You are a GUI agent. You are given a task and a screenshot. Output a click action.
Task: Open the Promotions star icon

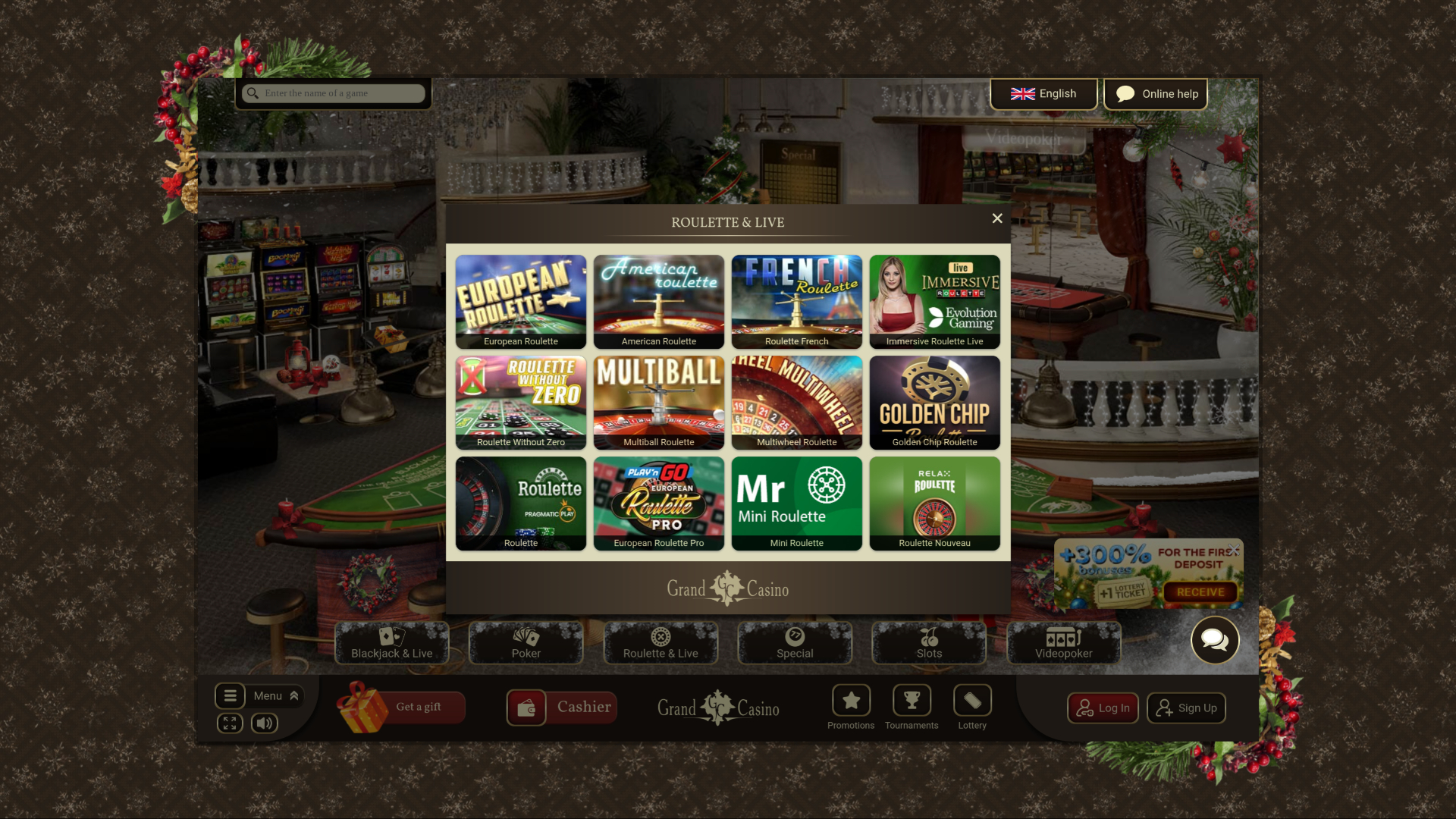pyautogui.click(x=851, y=699)
